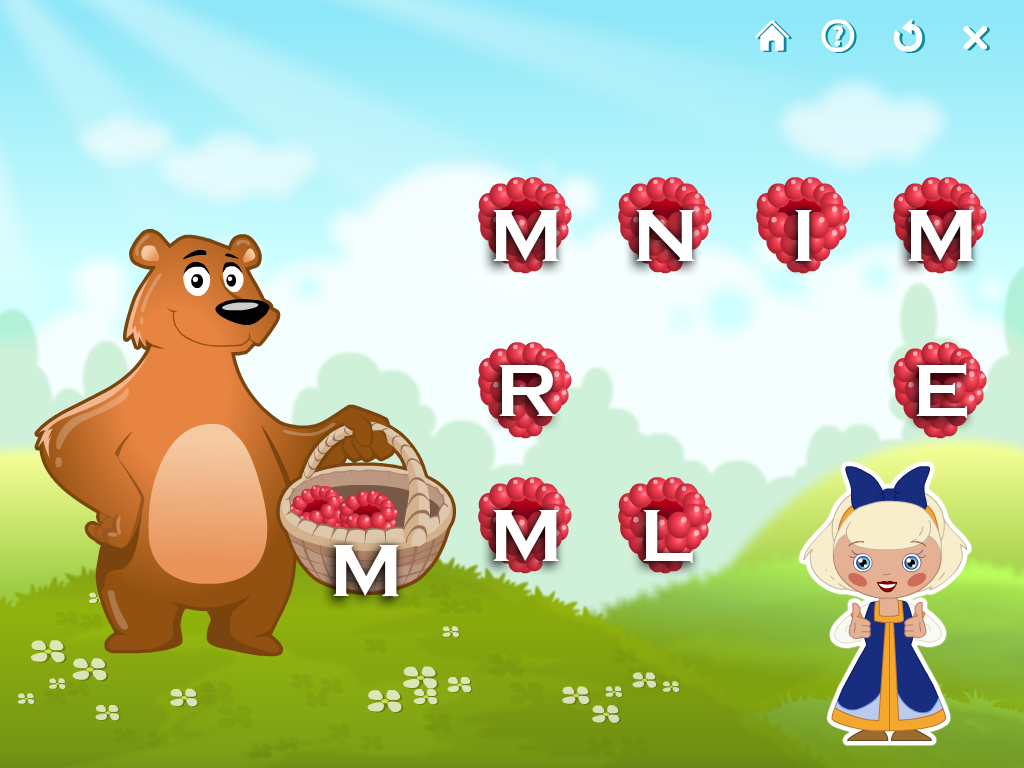Select the raspberry marked L

click(x=664, y=526)
